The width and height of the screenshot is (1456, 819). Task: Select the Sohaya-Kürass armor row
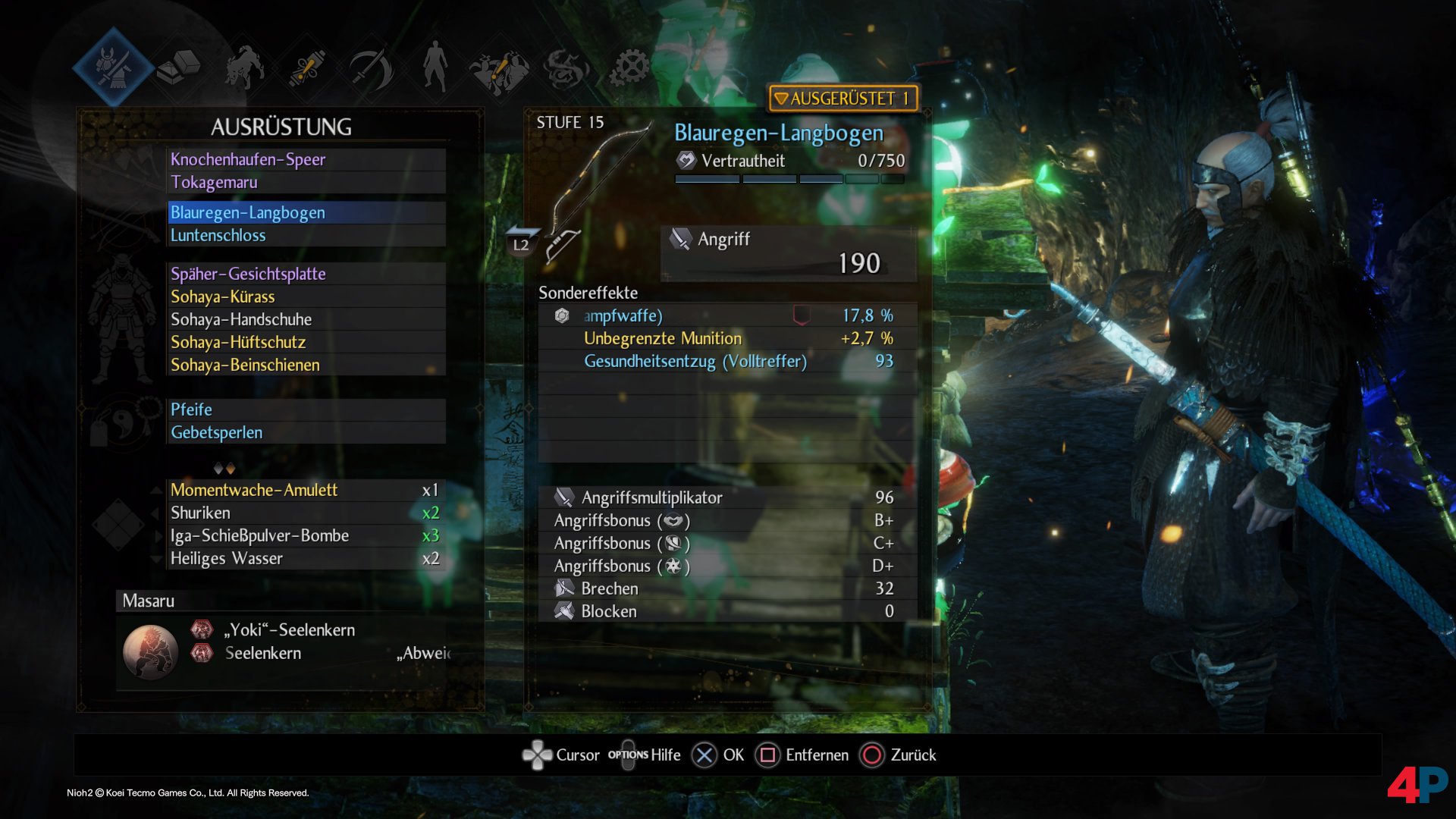306,297
